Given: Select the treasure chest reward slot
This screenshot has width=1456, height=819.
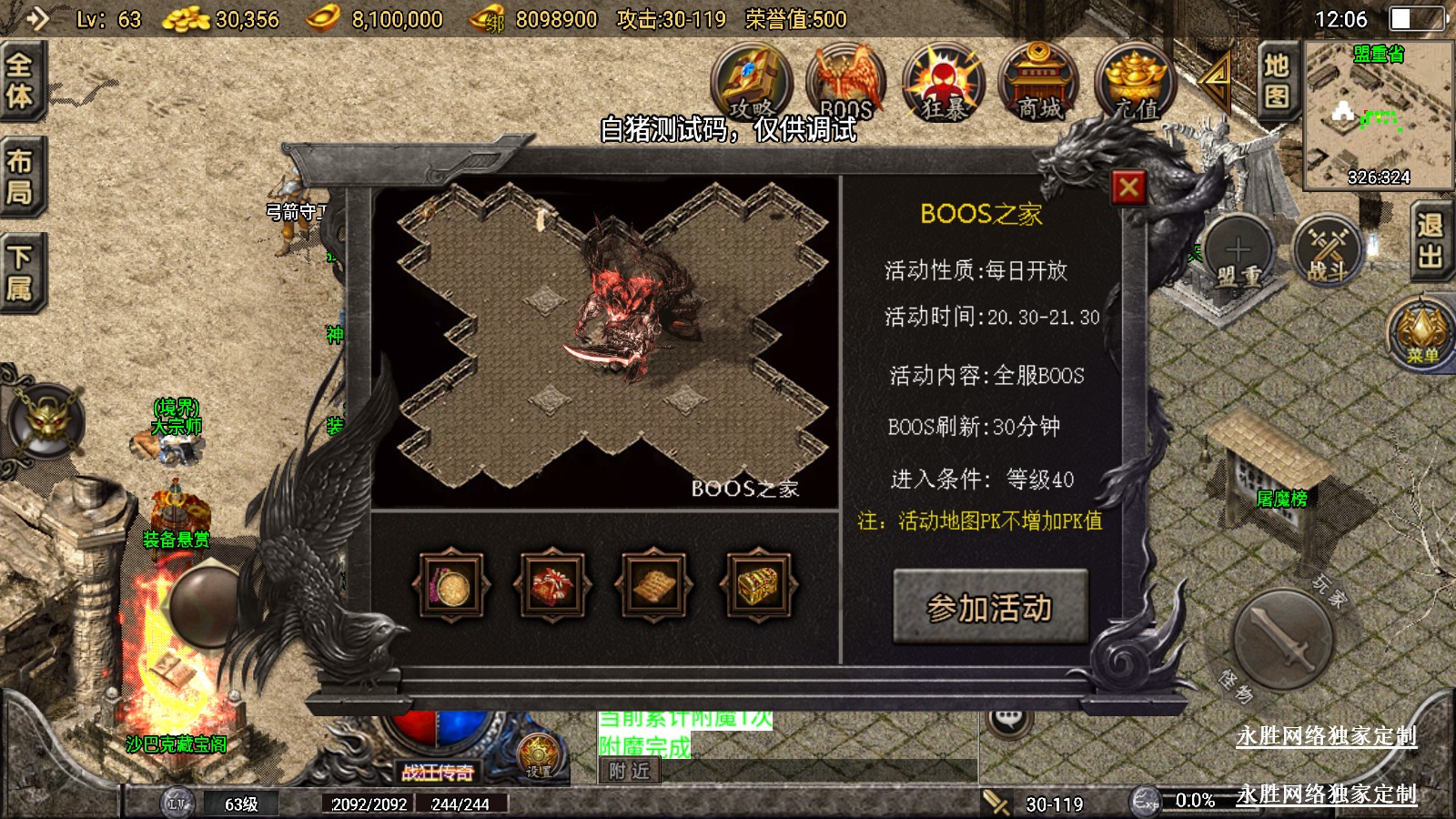Looking at the screenshot, I should [x=757, y=587].
